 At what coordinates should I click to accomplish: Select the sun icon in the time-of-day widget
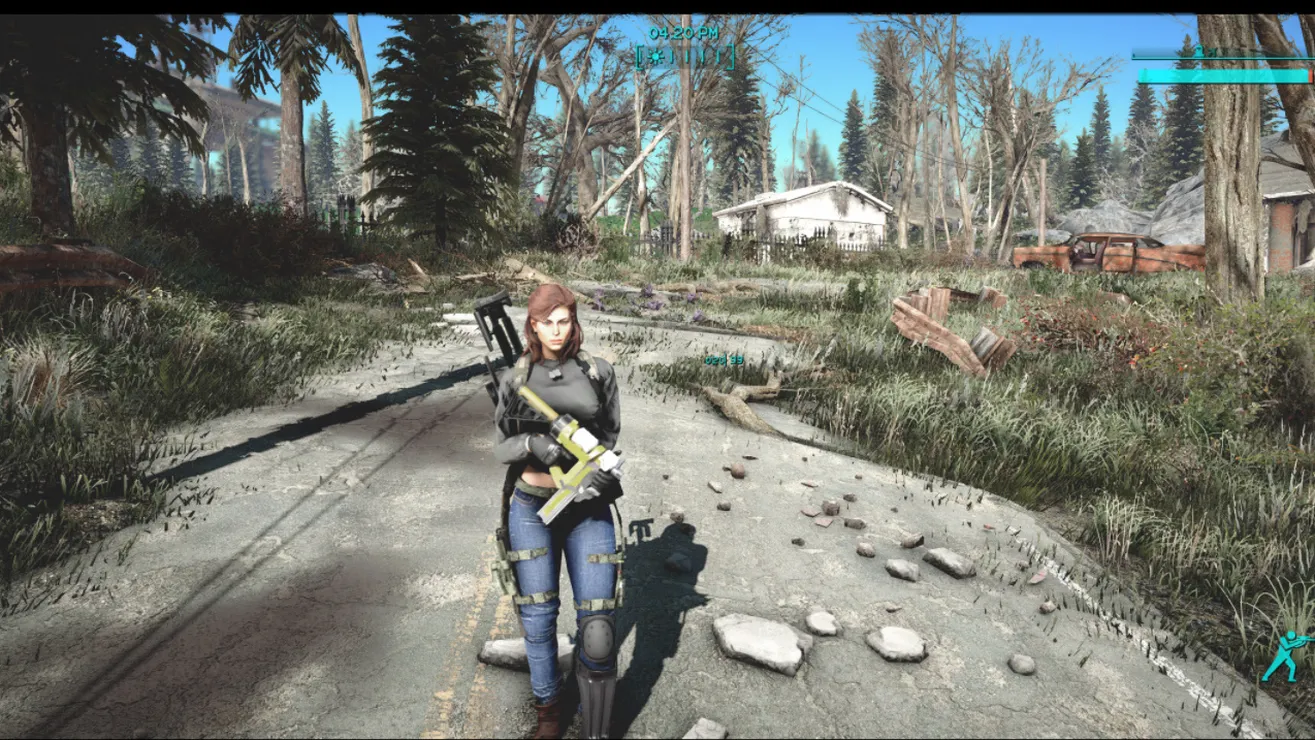656,56
